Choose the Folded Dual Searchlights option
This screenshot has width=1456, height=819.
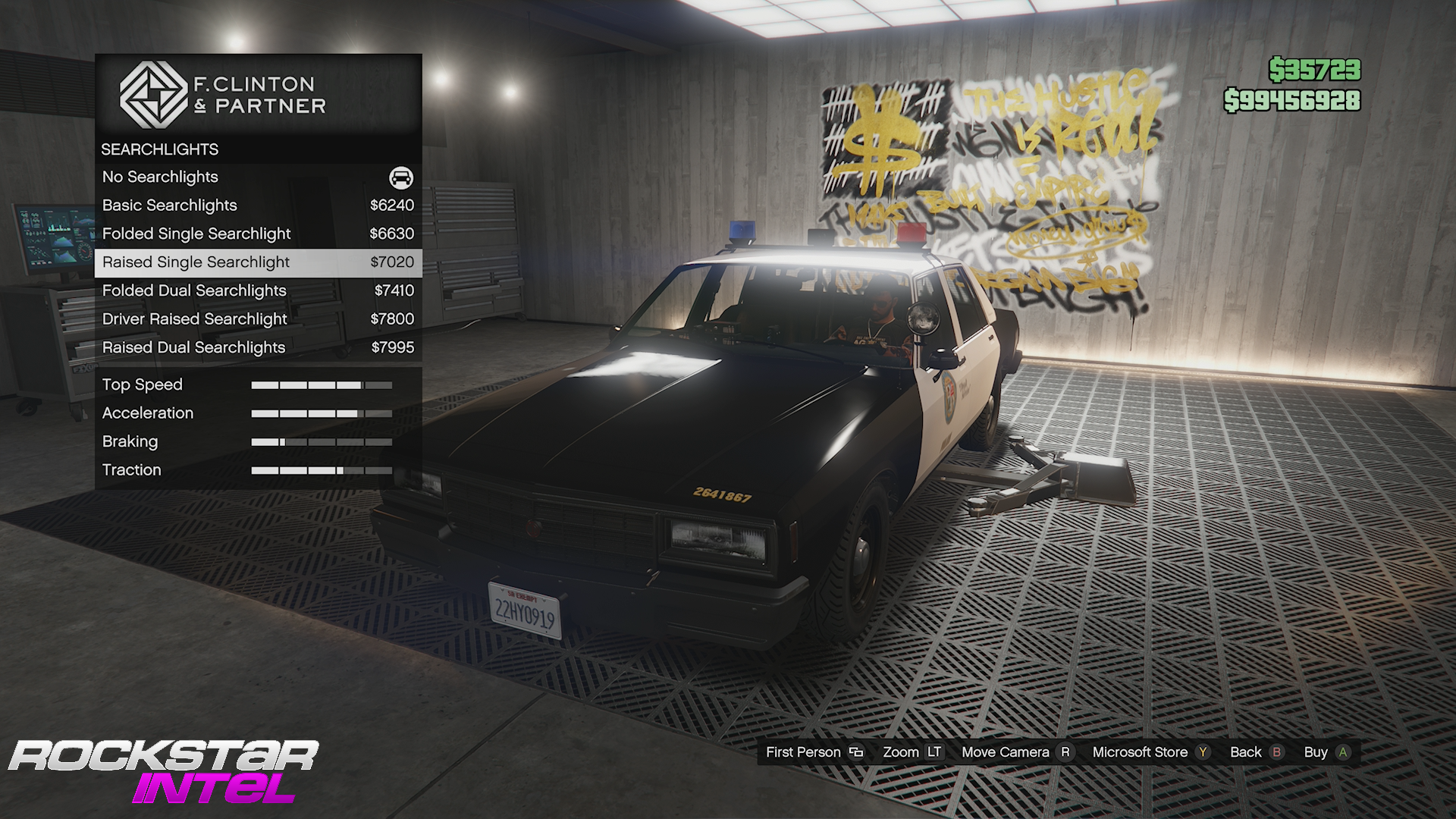(x=258, y=290)
